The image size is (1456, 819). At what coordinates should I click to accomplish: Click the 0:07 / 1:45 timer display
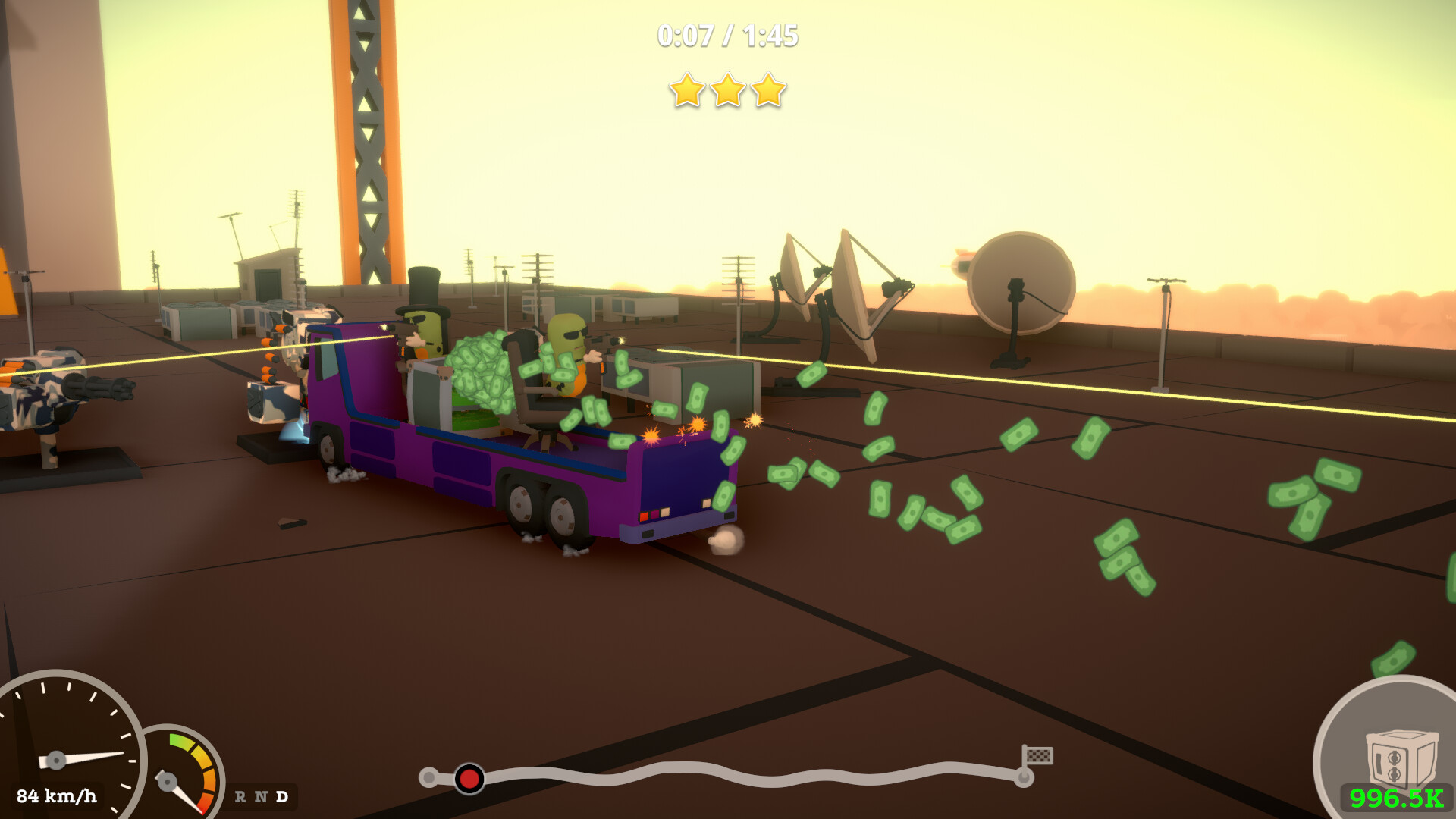click(726, 33)
